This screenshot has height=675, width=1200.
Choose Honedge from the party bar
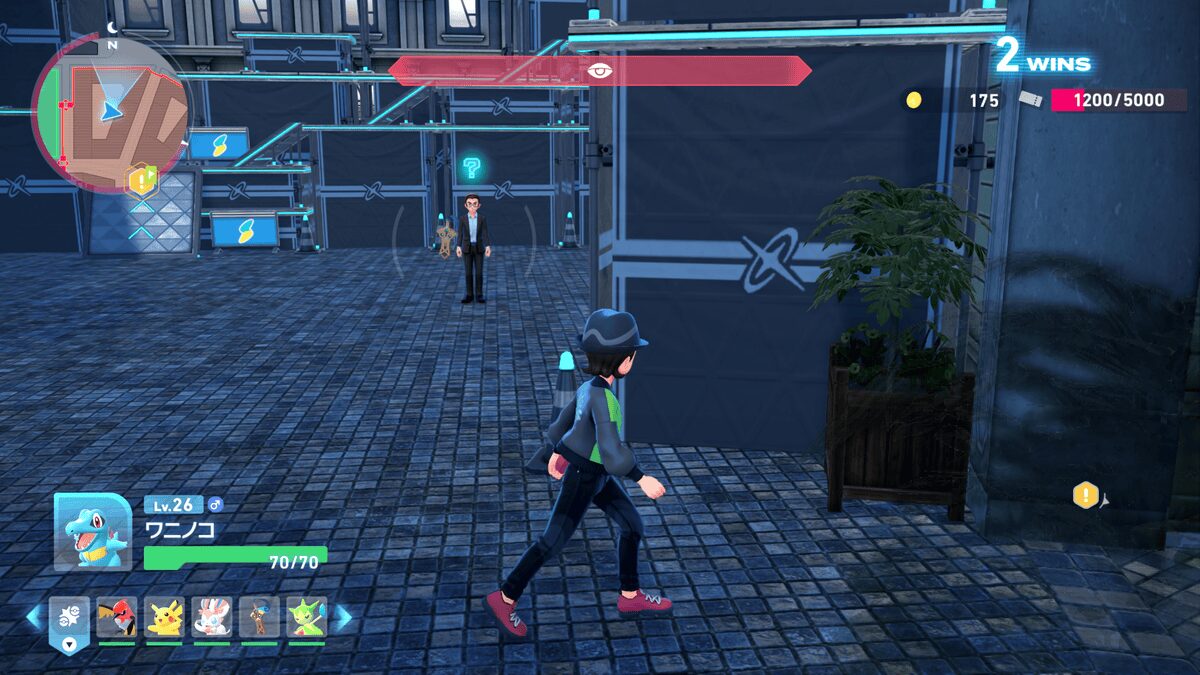pyautogui.click(x=259, y=617)
